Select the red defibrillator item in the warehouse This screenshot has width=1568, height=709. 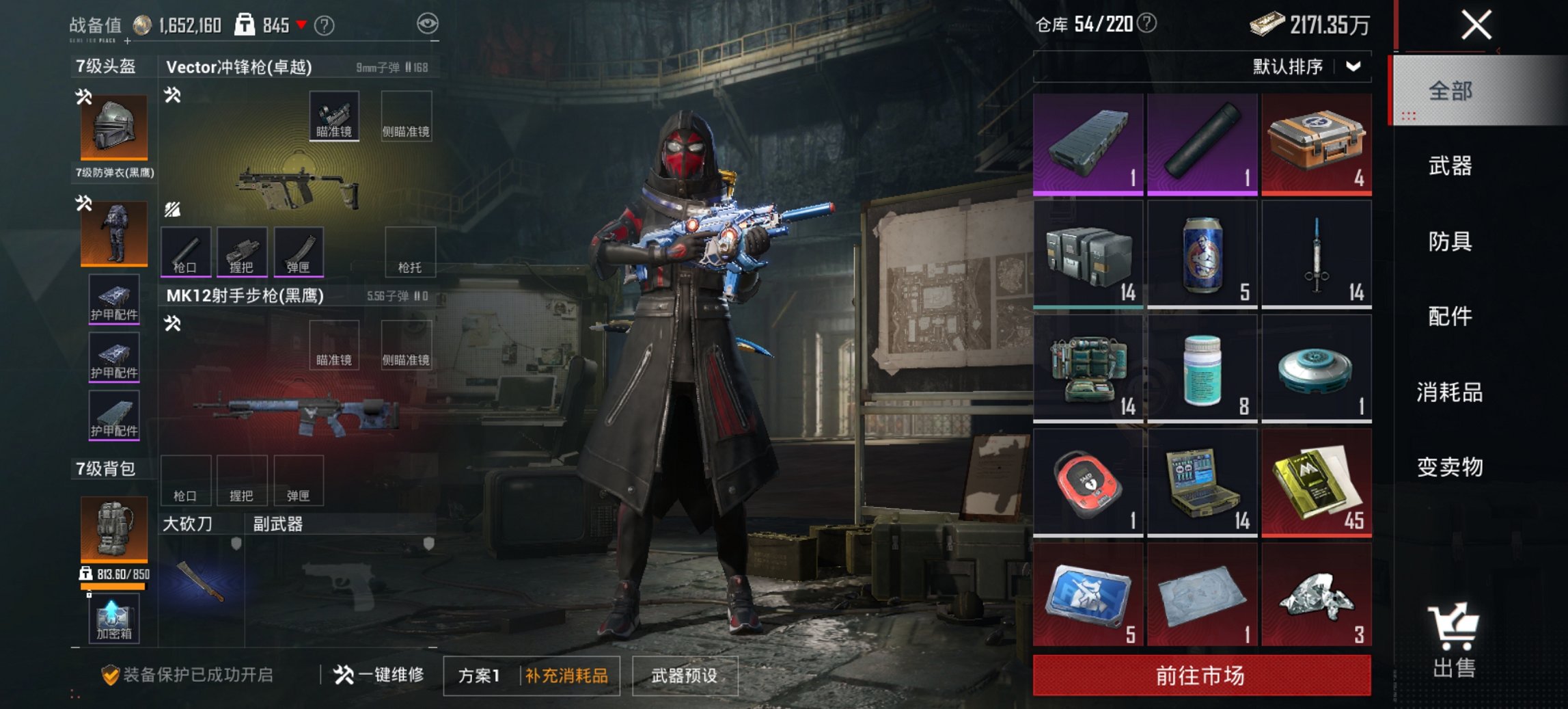1088,481
